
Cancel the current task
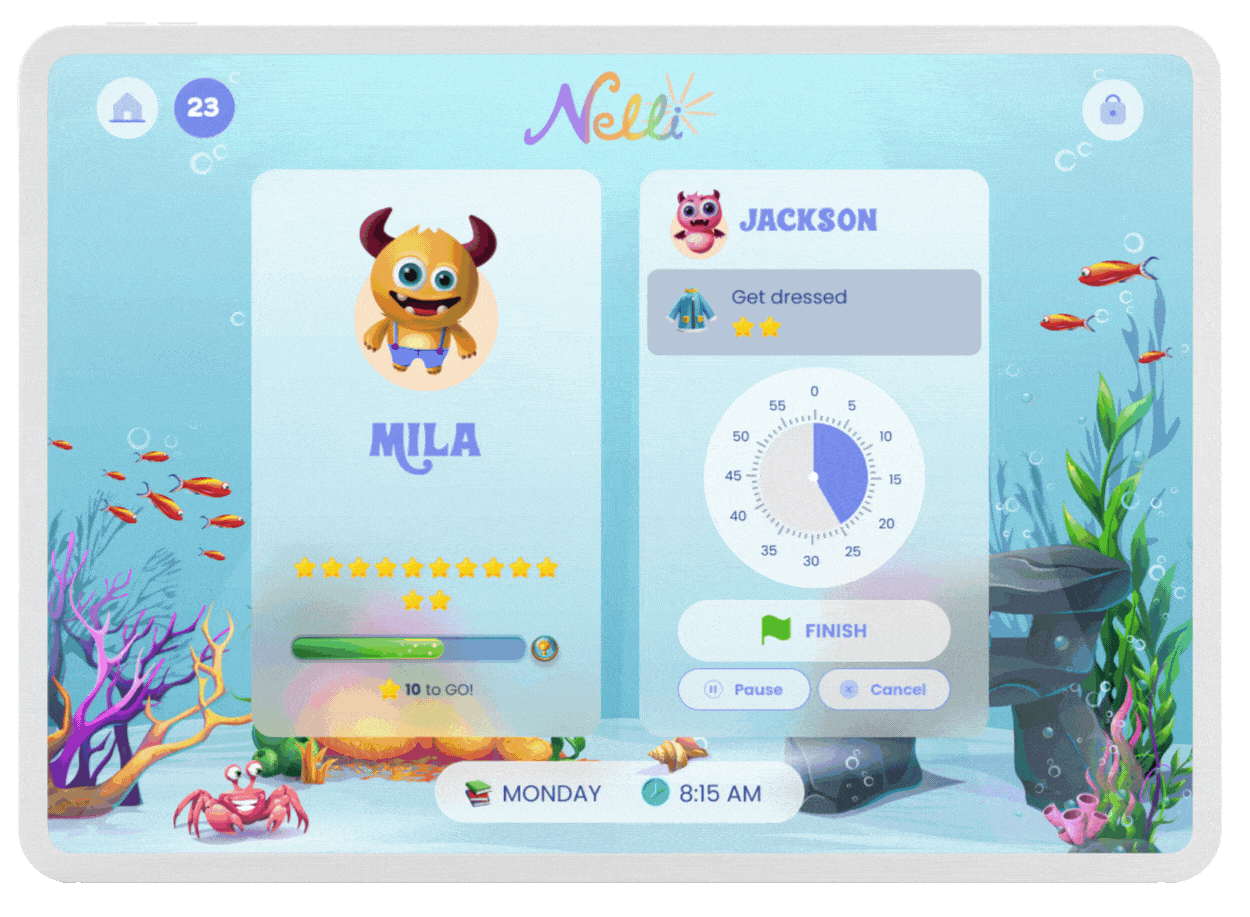pyautogui.click(x=883, y=689)
